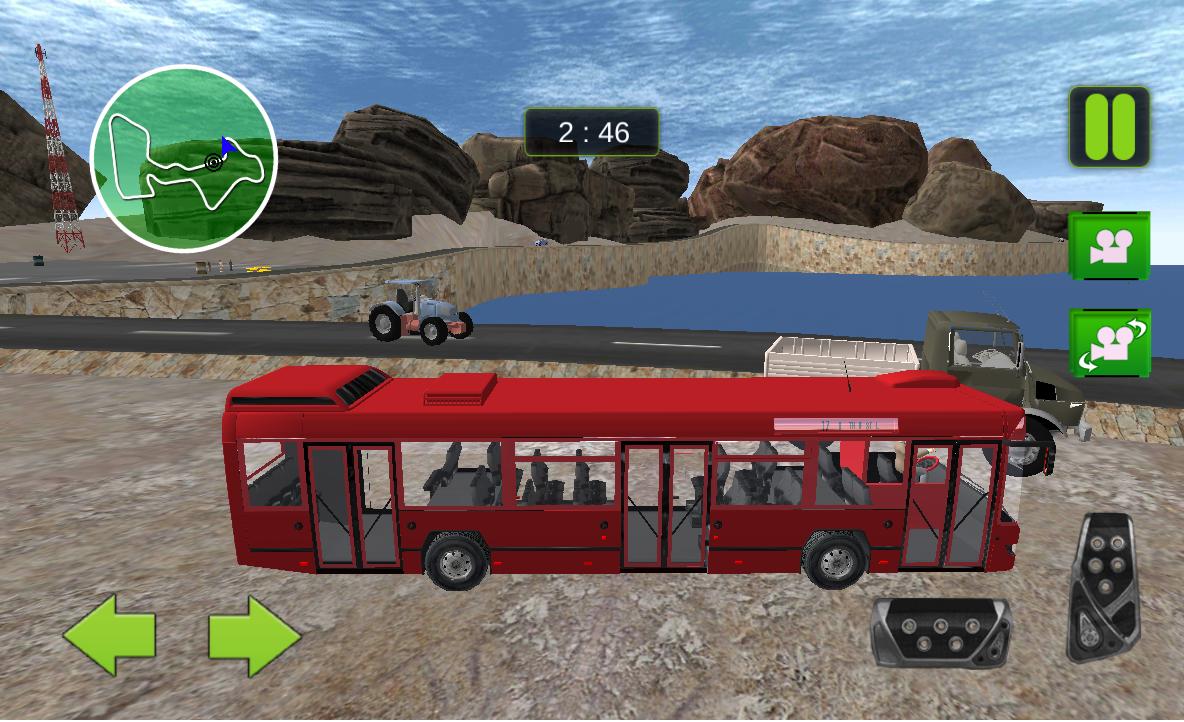The width and height of the screenshot is (1184, 722).
Task: Step on the tall accelerator pedal
Action: point(1102,586)
